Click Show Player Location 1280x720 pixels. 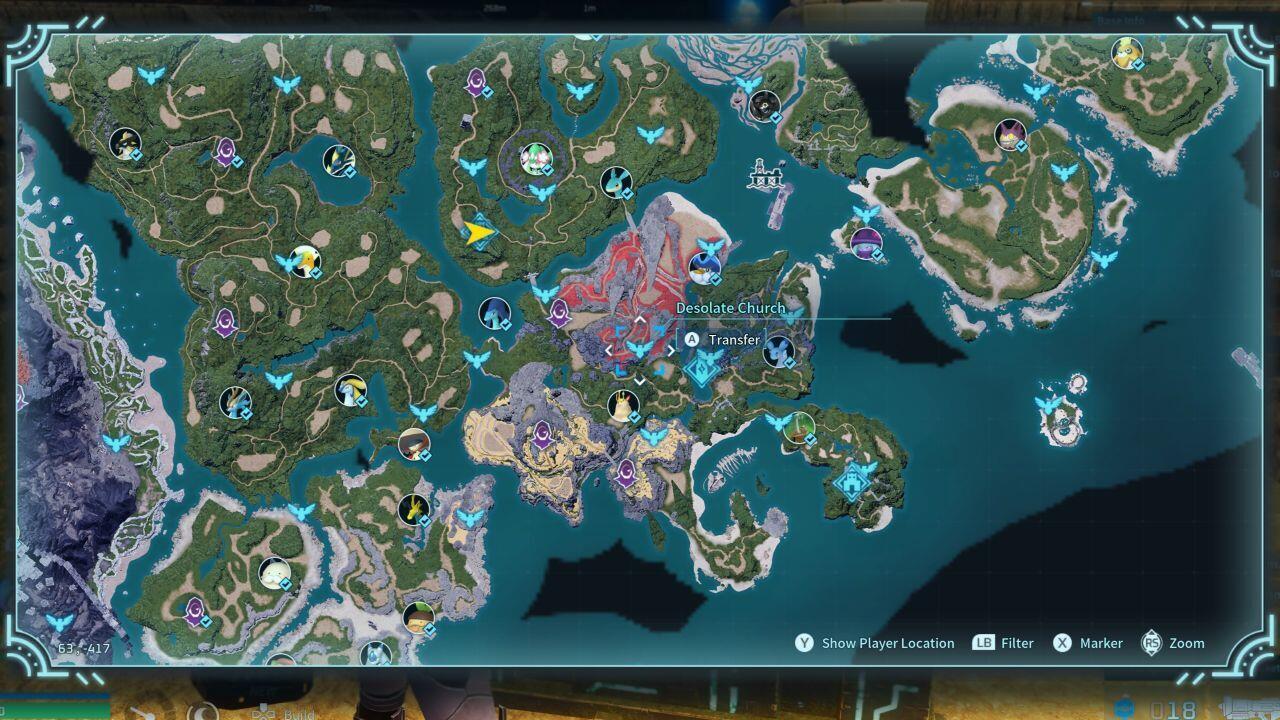point(888,643)
